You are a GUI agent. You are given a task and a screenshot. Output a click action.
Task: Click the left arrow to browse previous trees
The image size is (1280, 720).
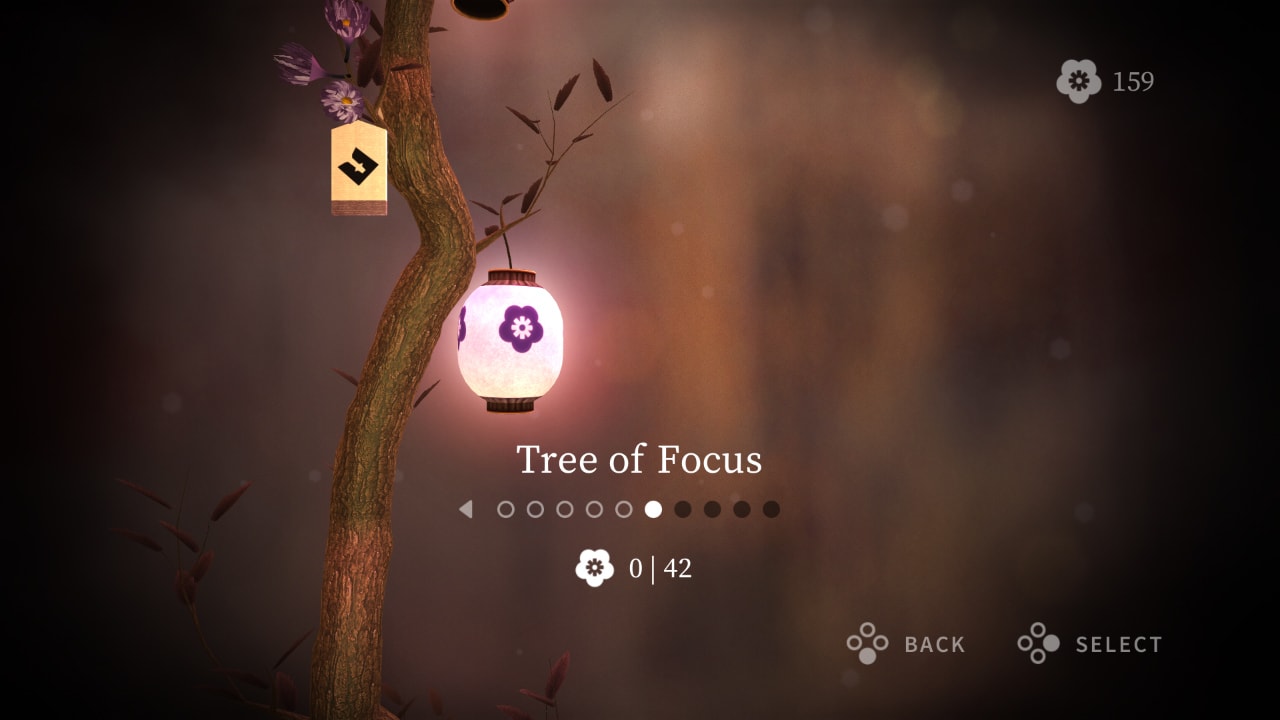coord(465,508)
